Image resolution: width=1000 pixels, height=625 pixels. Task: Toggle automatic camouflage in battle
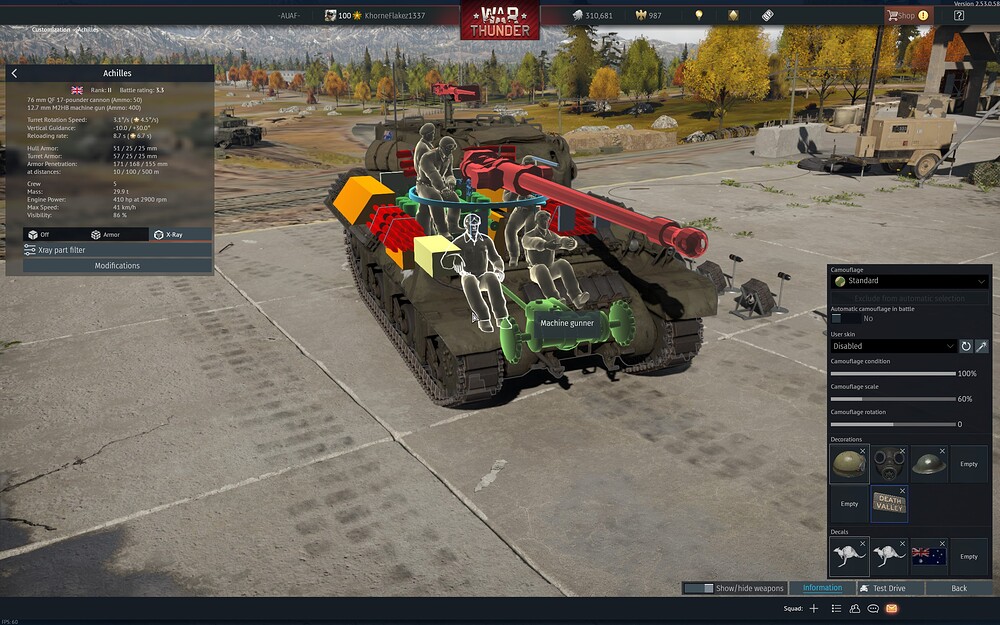pos(843,318)
